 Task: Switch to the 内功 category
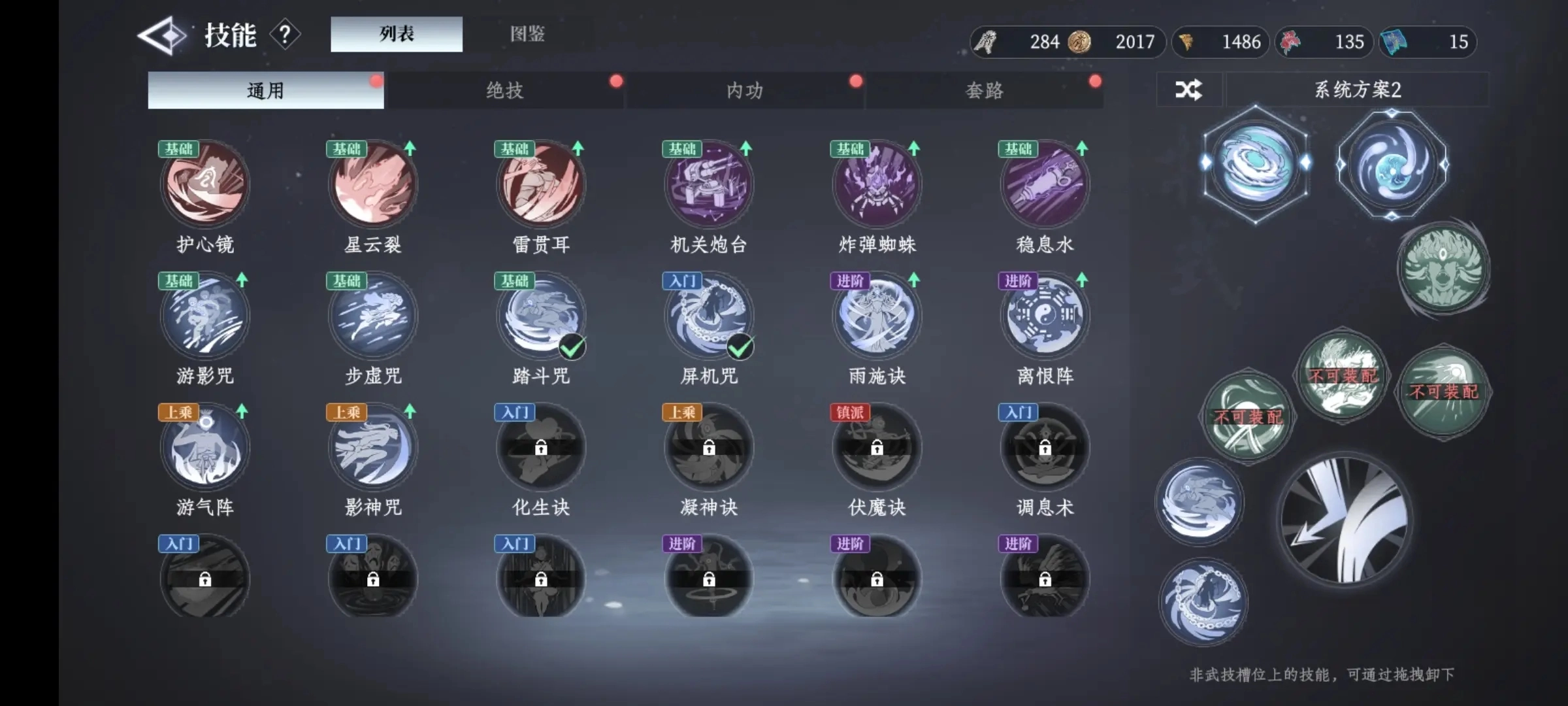coord(745,90)
